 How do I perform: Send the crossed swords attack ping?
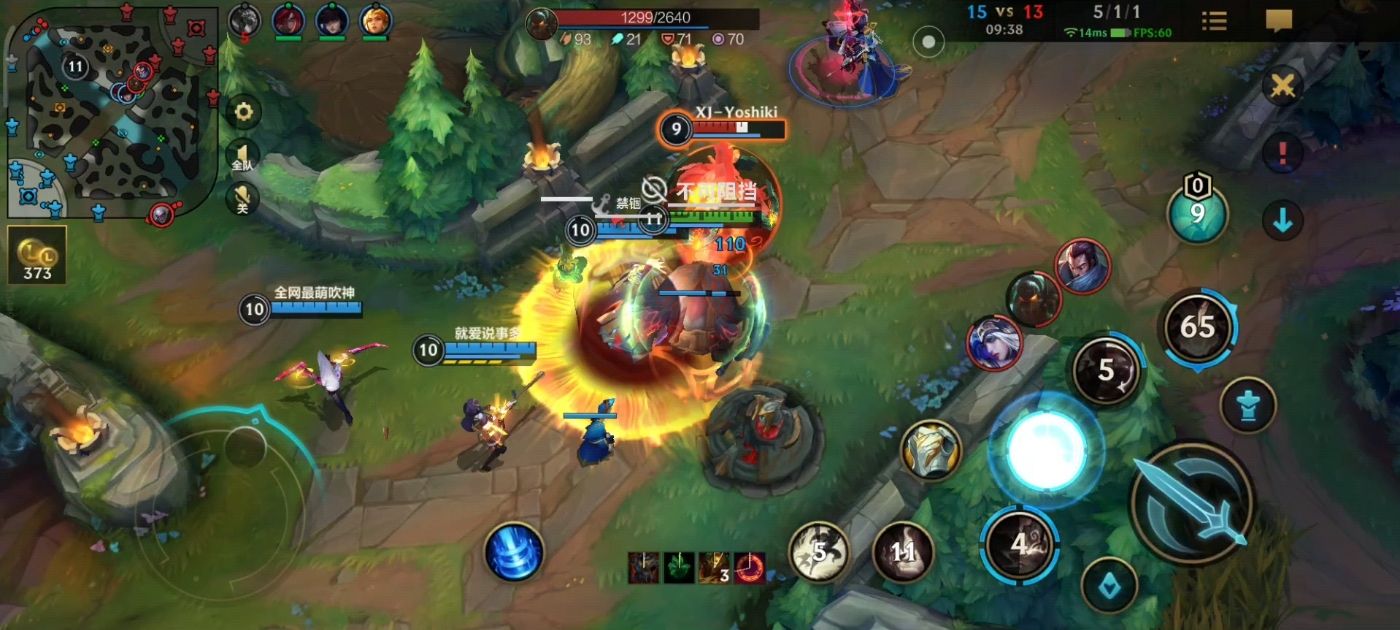[1281, 86]
